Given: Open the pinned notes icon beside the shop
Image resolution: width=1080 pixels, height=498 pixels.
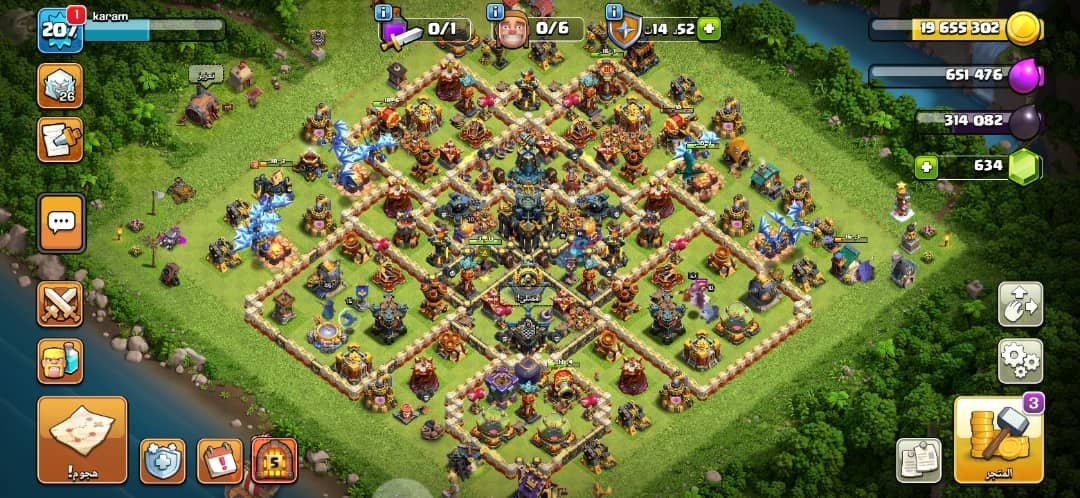Looking at the screenshot, I should tap(918, 461).
